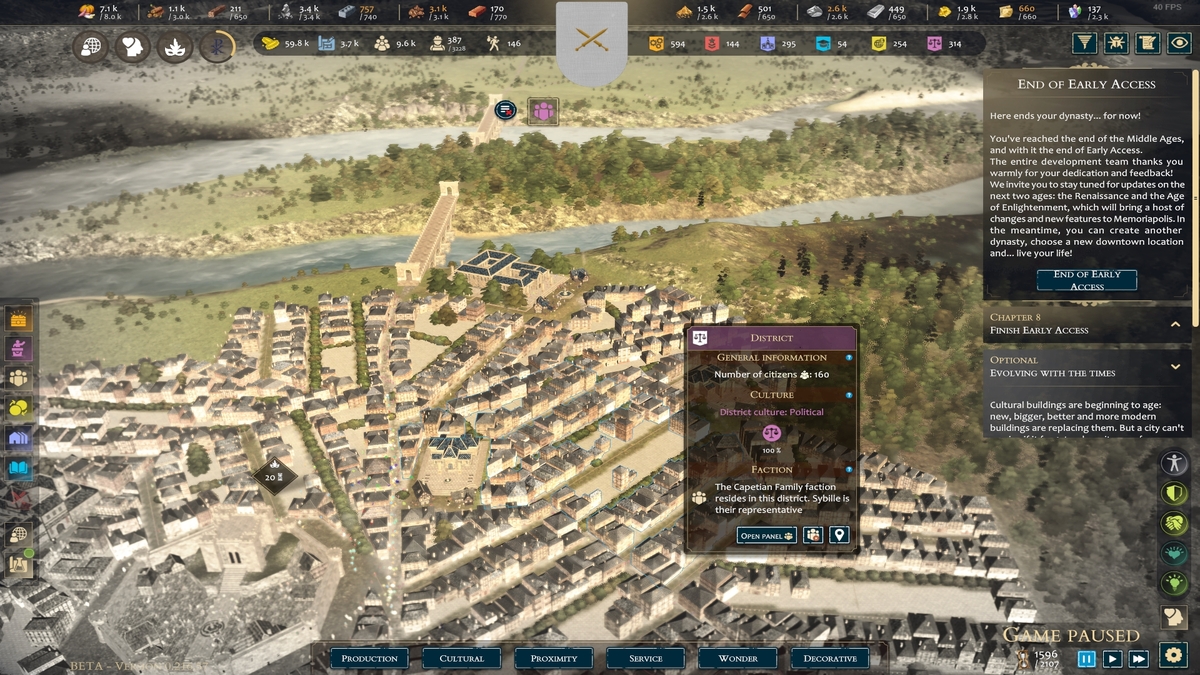Image resolution: width=1200 pixels, height=675 pixels.
Task: Toggle the eye visibility icon
Action: [1180, 43]
